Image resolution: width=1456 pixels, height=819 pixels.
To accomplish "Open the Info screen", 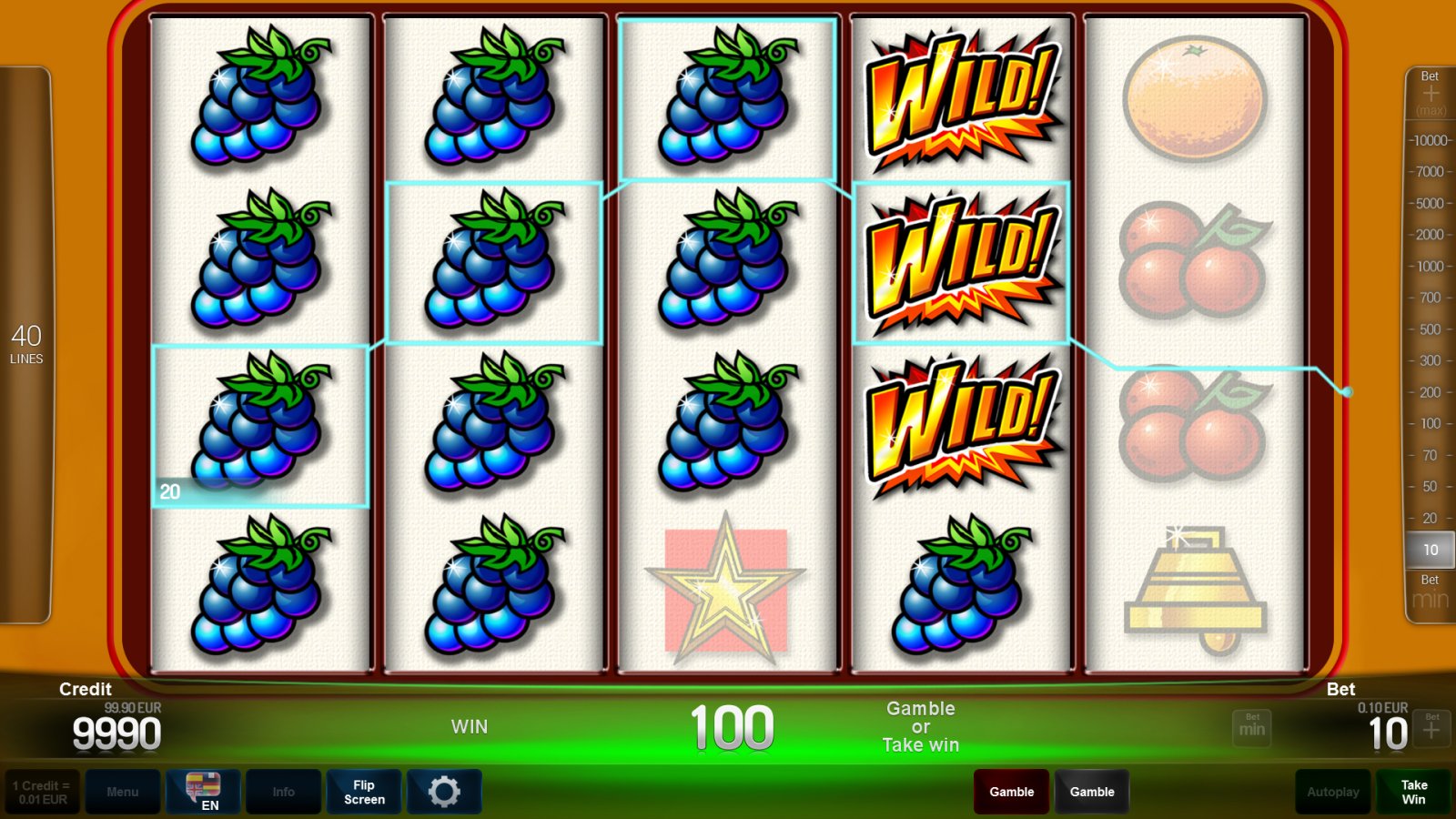I will 283,792.
